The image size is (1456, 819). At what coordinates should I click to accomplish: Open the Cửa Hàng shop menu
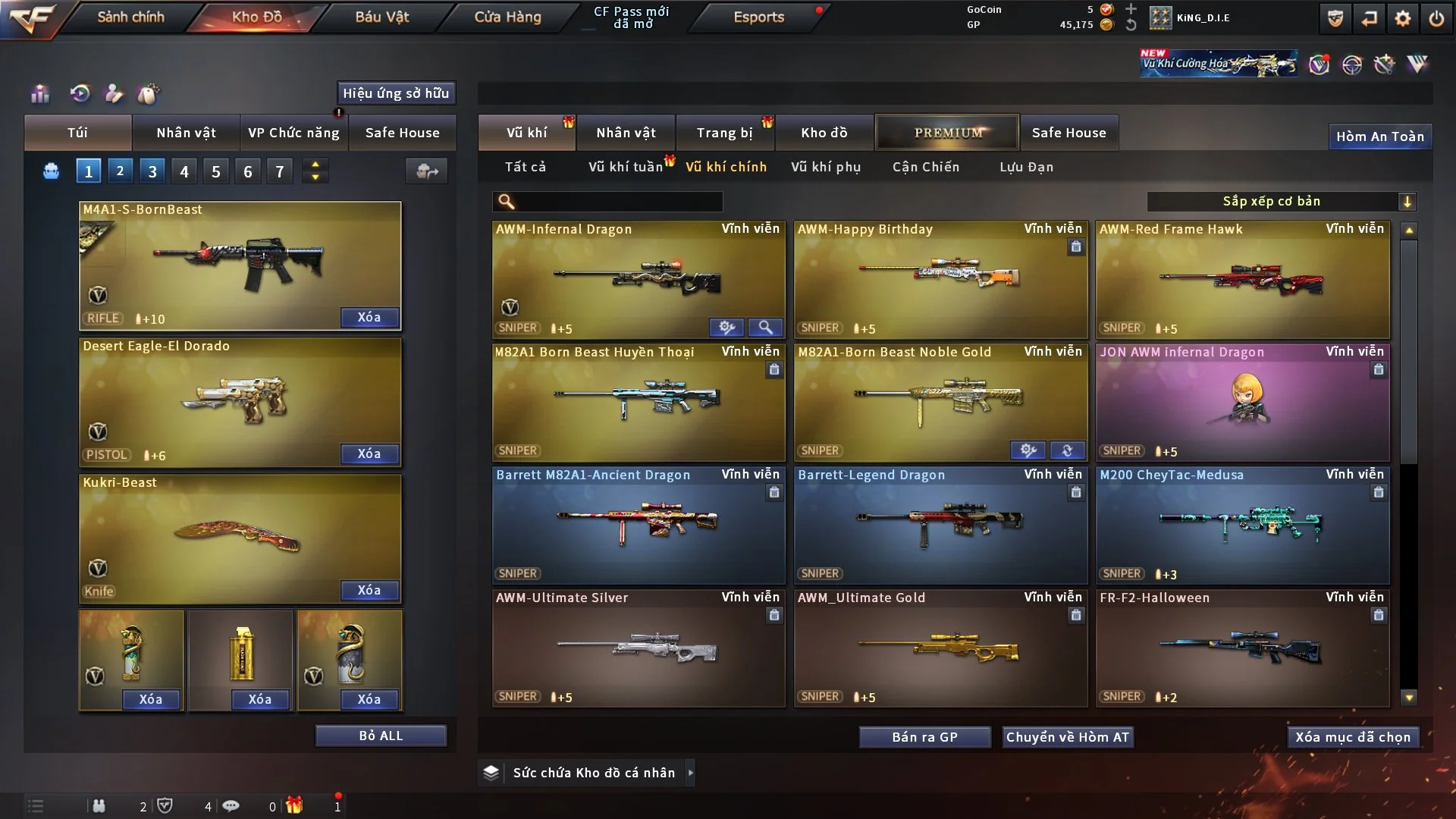point(507,17)
